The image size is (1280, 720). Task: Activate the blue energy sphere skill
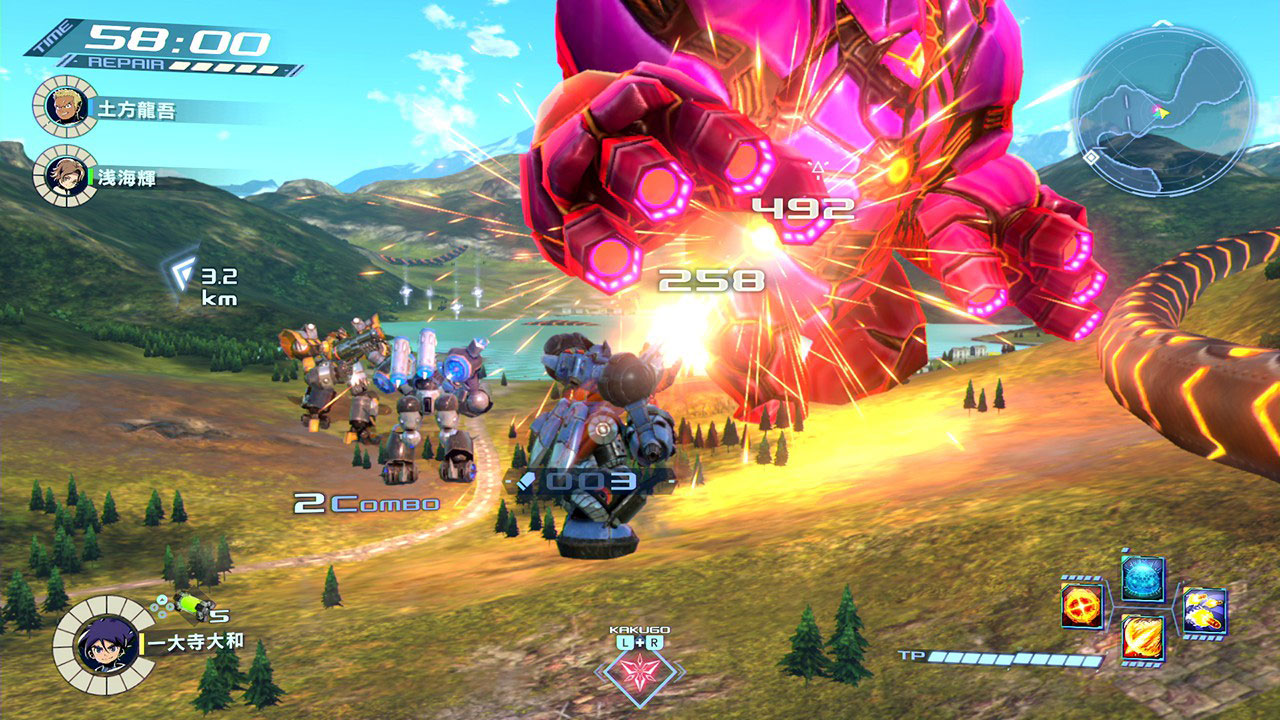click(x=1142, y=579)
